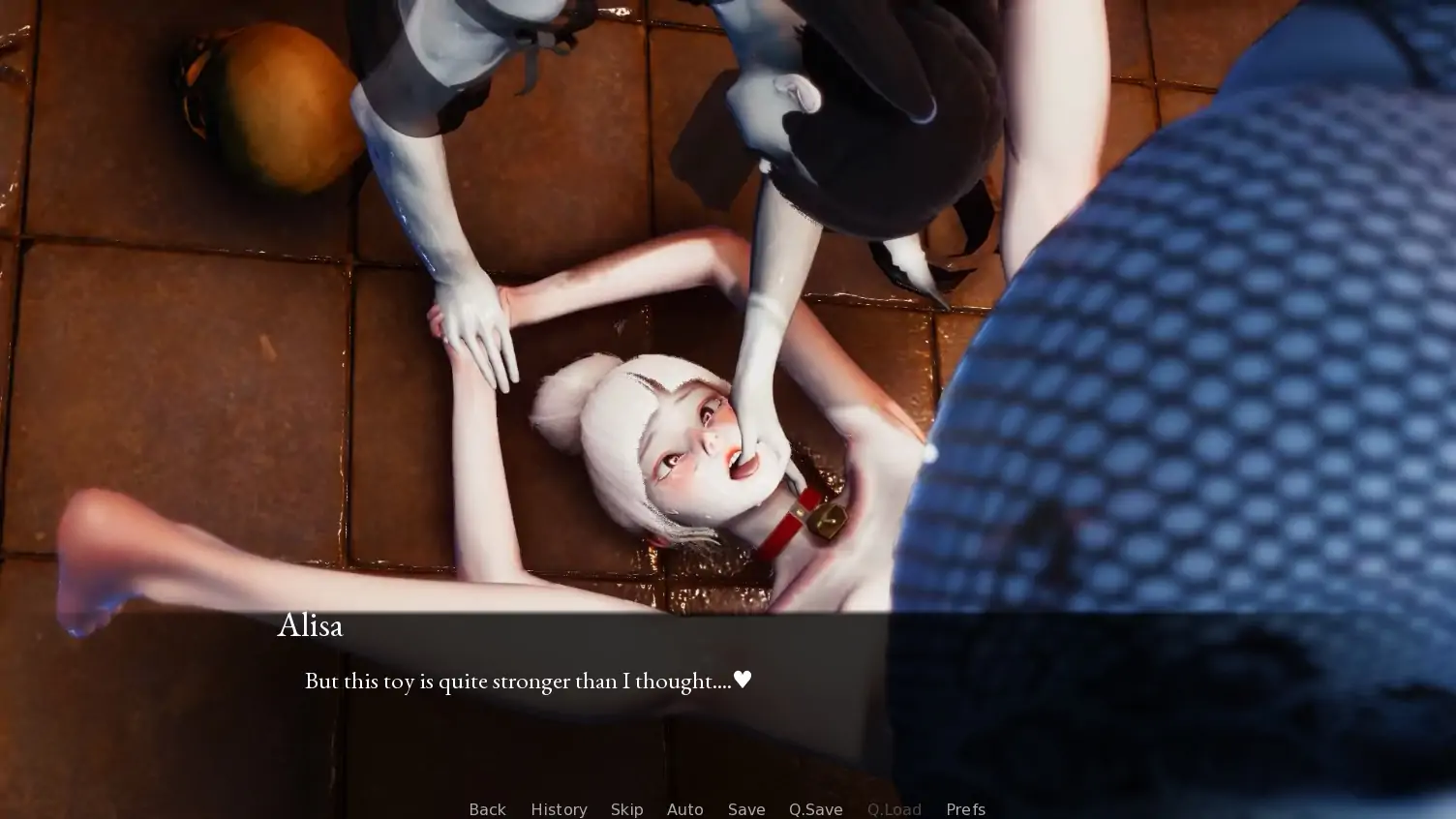This screenshot has width=1456, height=819.
Task: Go back to the previous dialogue line
Action: [x=487, y=809]
